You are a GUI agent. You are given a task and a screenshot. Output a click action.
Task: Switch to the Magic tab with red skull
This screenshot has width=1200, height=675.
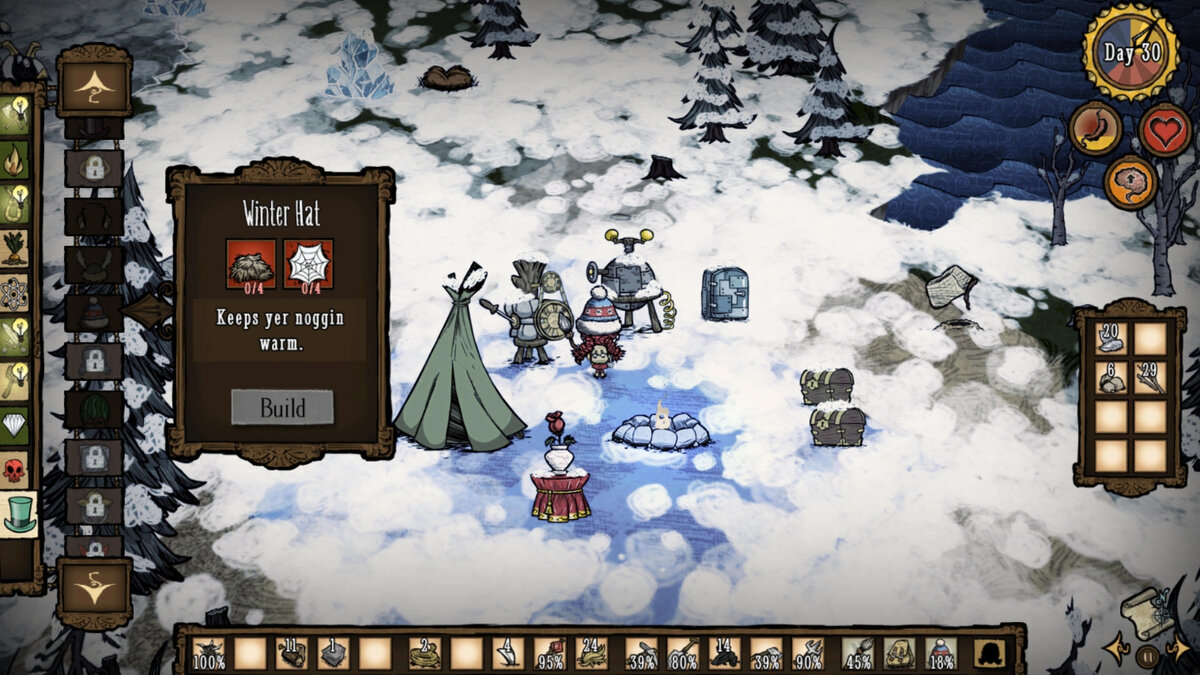[15, 470]
